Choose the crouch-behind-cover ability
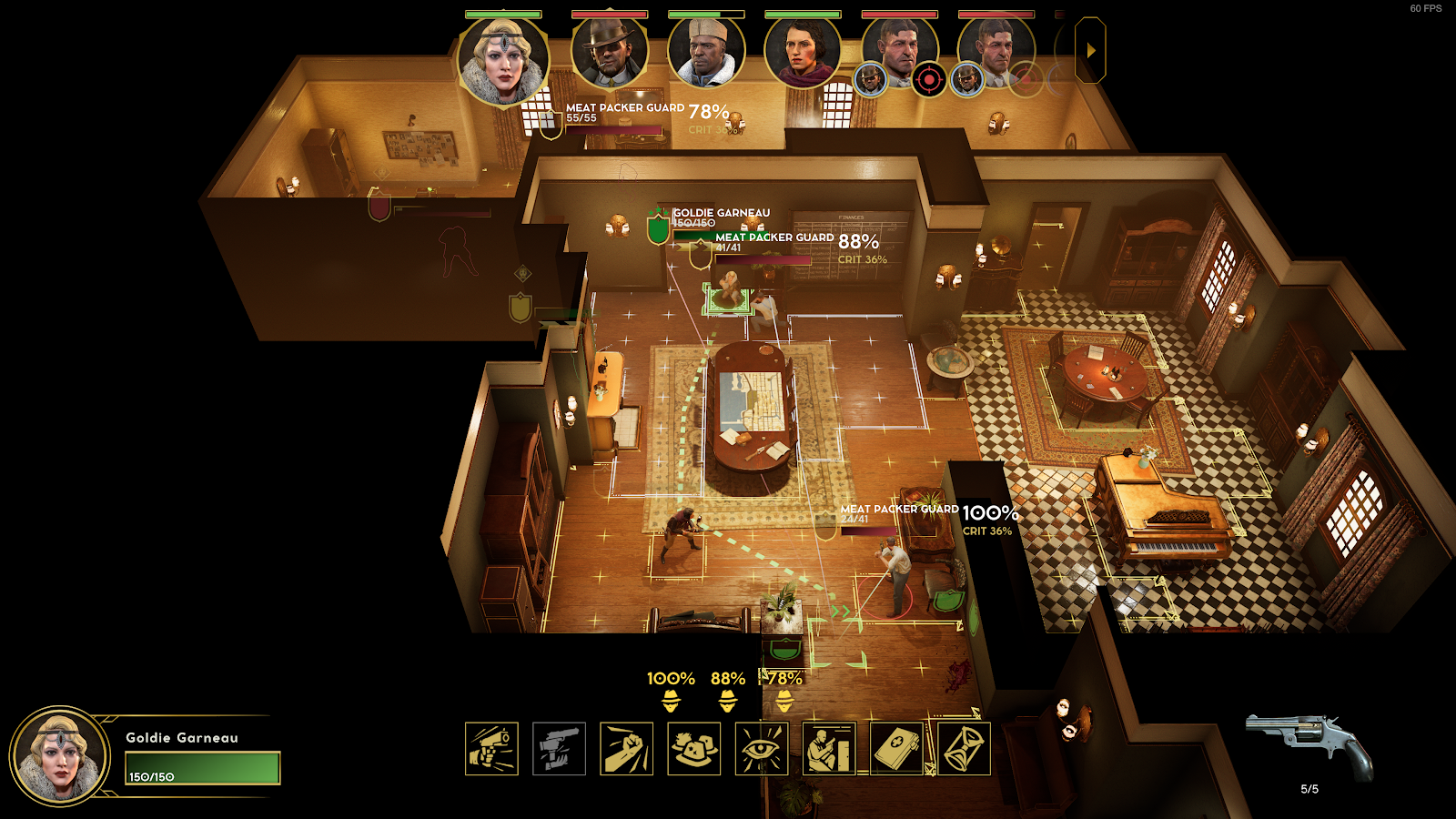Viewport: 1456px width, 819px height. 829,749
